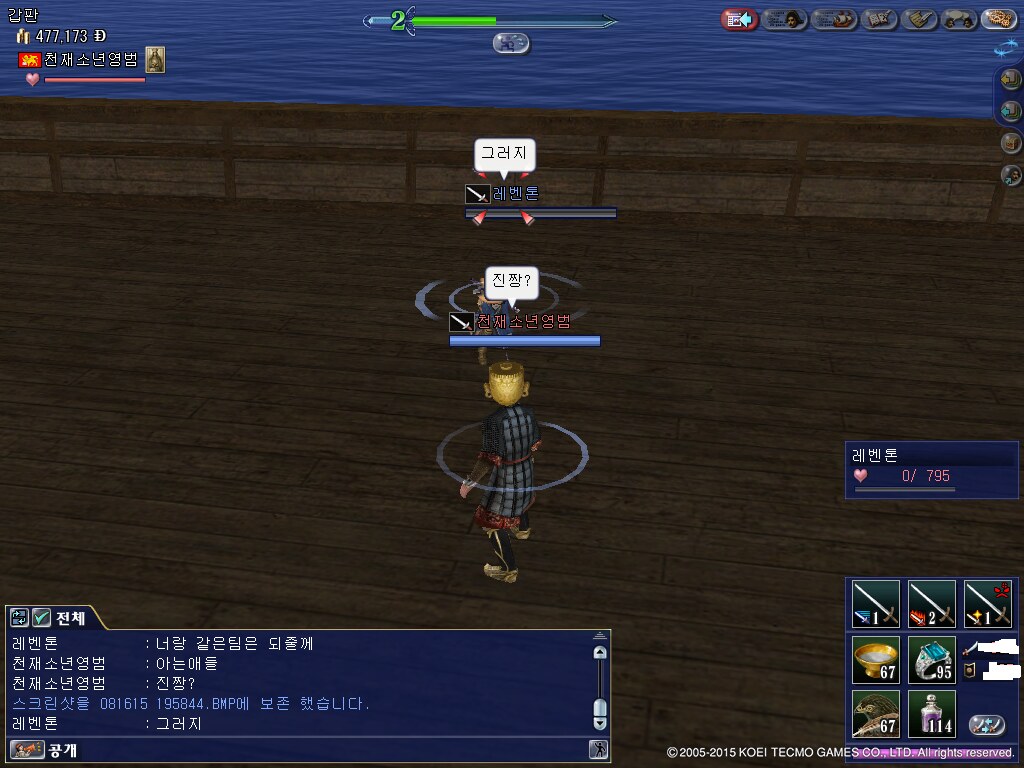Click the teal arrow side button

[x=1011, y=111]
